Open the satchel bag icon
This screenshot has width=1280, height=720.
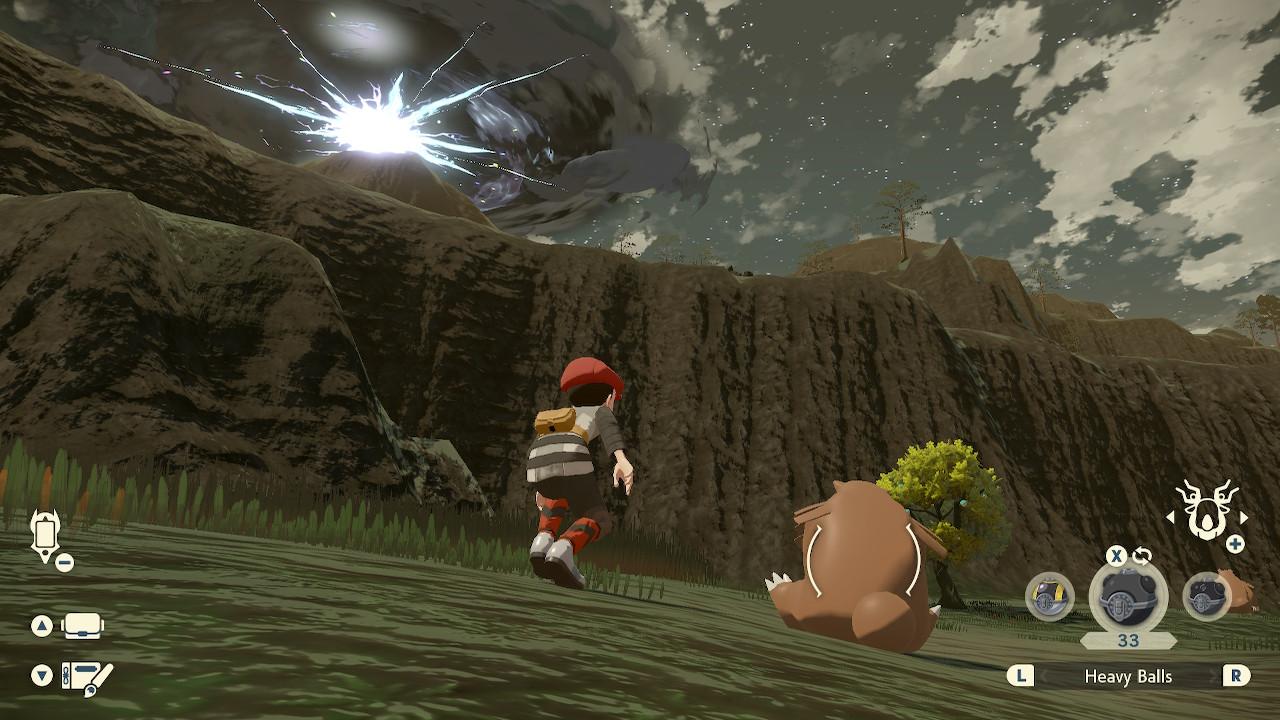pos(83,627)
